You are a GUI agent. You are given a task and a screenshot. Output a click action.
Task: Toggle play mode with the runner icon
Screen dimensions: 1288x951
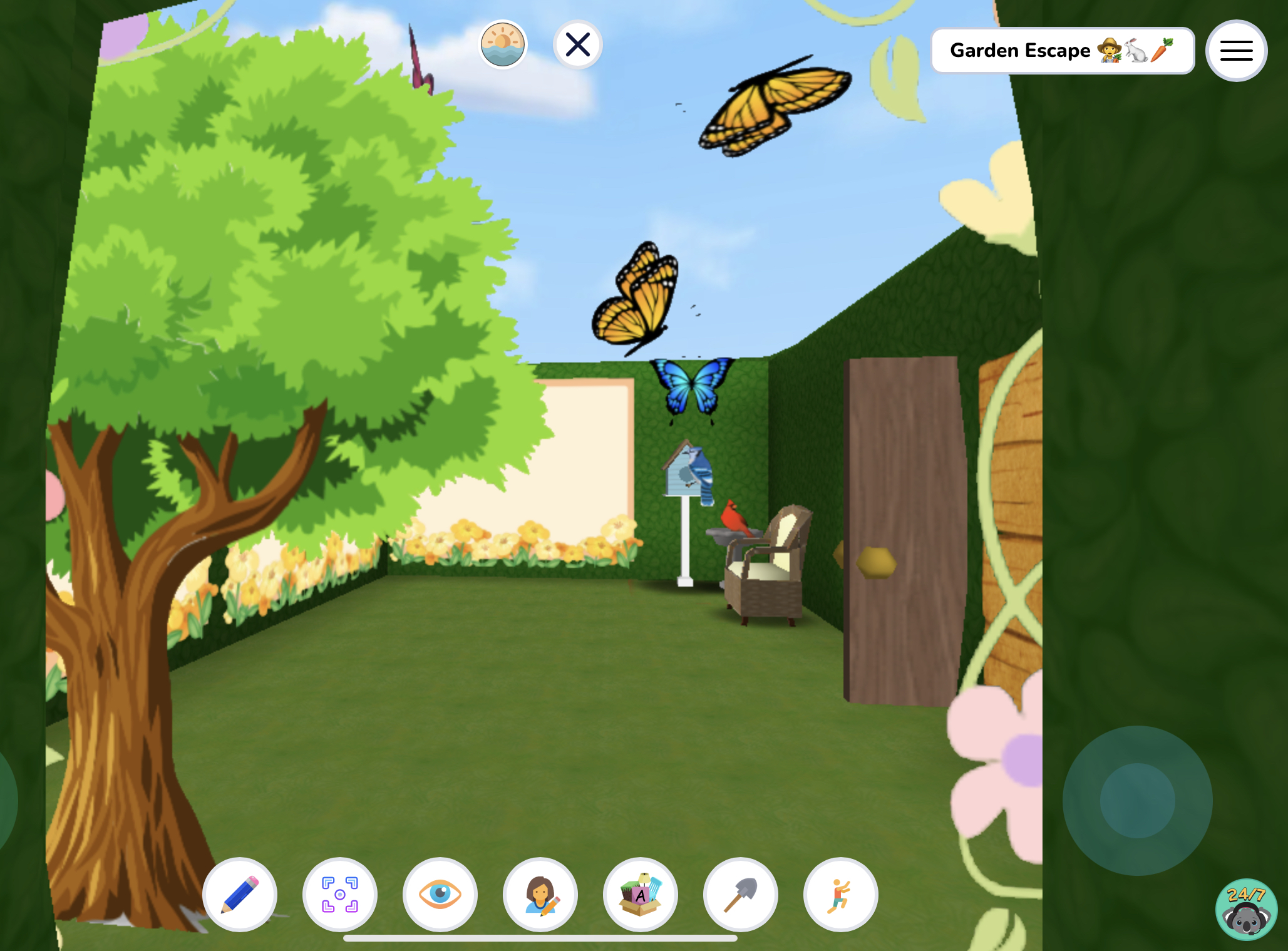(x=840, y=895)
